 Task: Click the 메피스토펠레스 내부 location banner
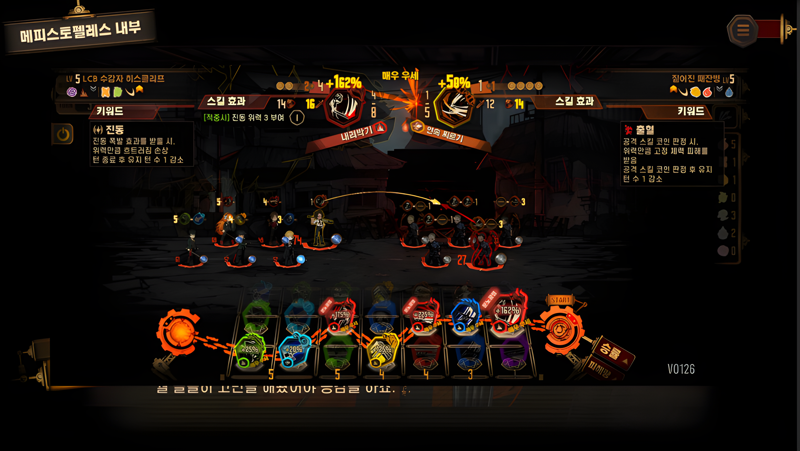pos(84,33)
